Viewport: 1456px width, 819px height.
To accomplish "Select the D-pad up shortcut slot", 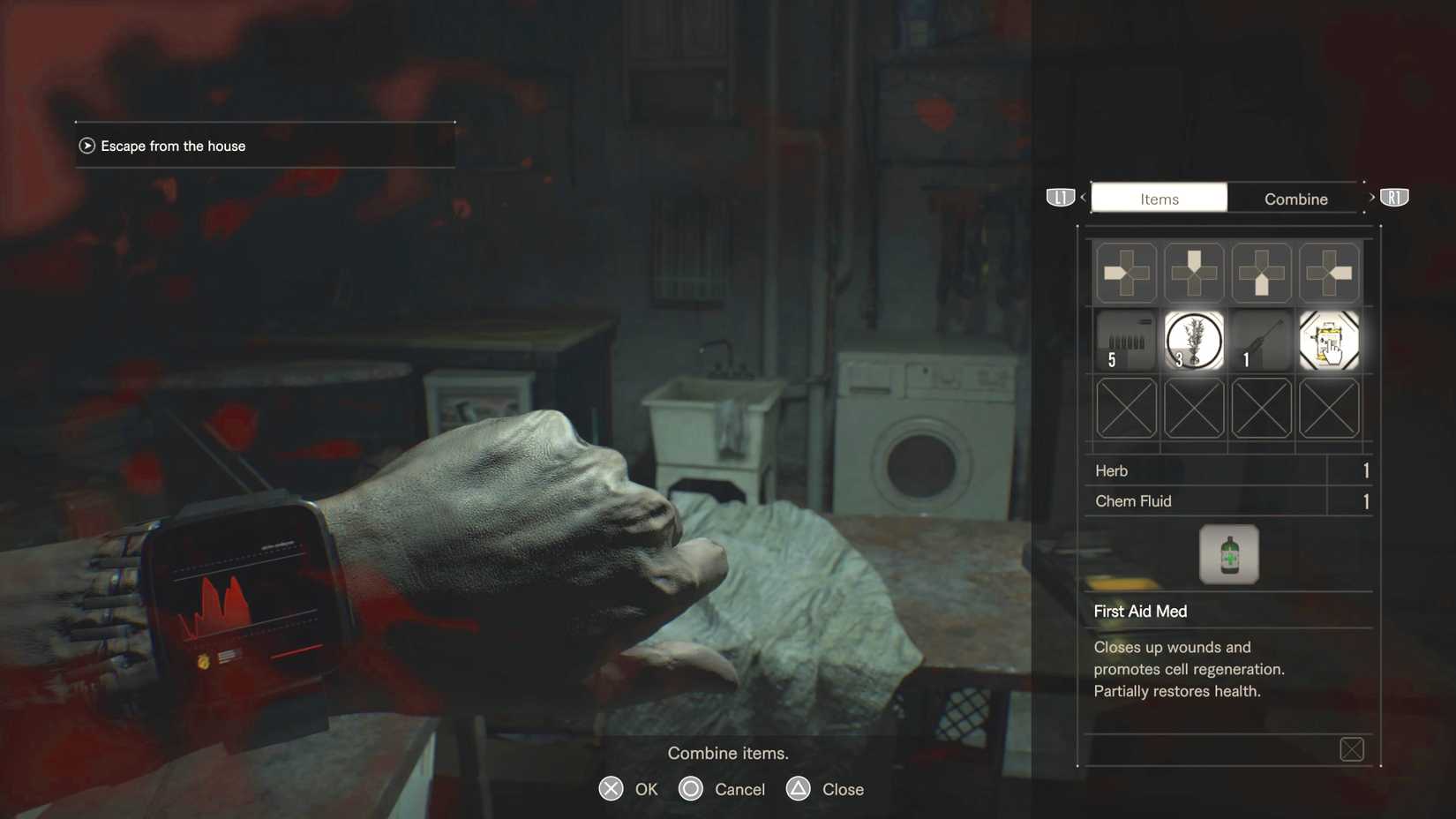I will tap(1193, 273).
